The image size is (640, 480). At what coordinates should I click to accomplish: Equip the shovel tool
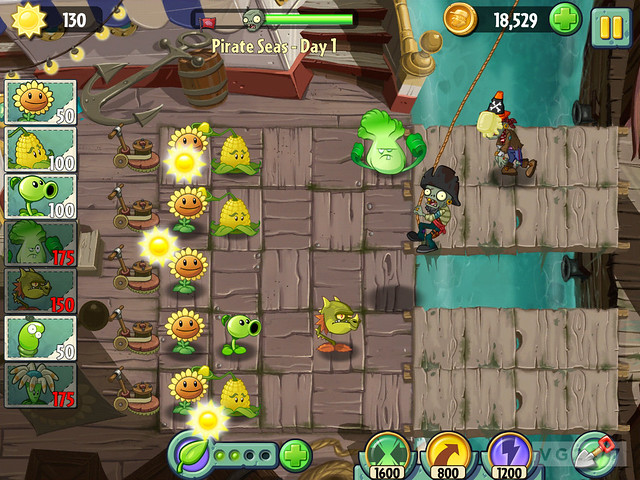pyautogui.click(x=597, y=455)
